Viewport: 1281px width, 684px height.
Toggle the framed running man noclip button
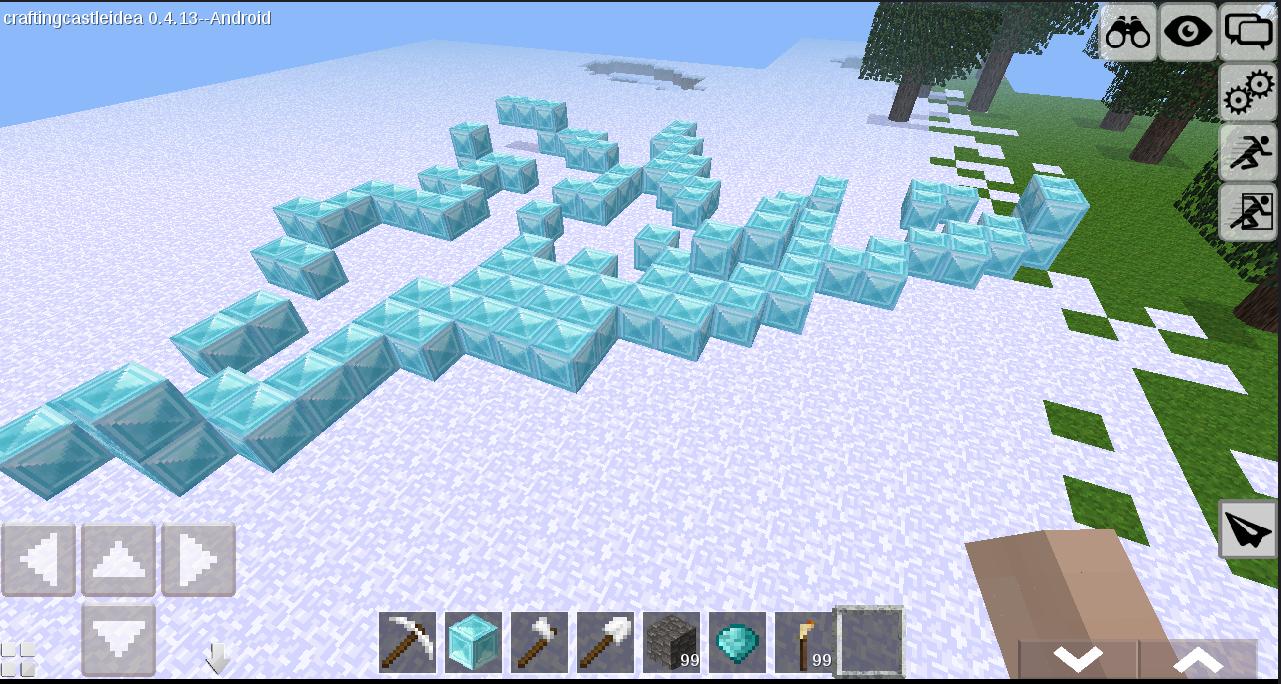click(1248, 212)
